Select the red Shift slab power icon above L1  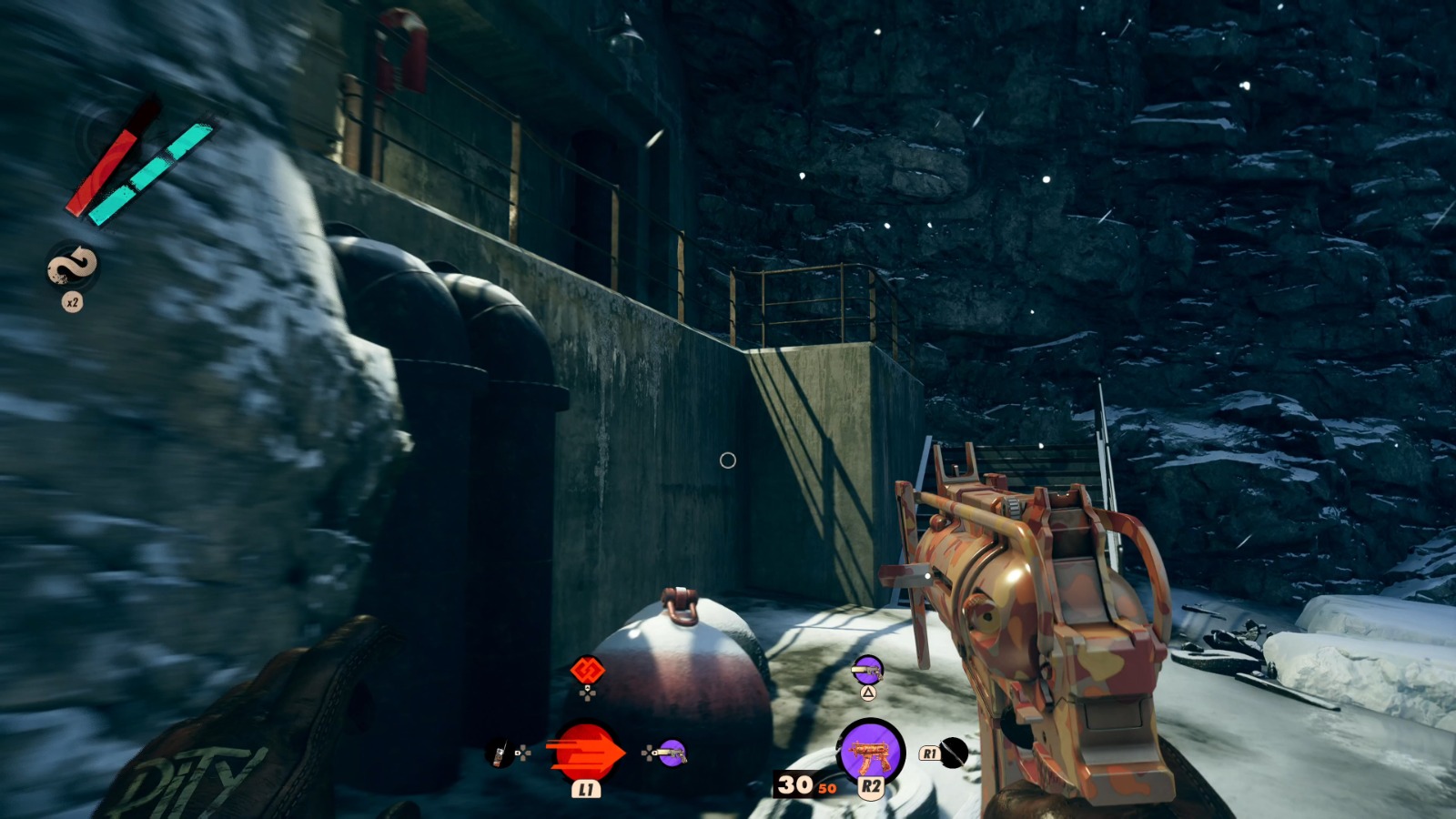click(x=585, y=752)
